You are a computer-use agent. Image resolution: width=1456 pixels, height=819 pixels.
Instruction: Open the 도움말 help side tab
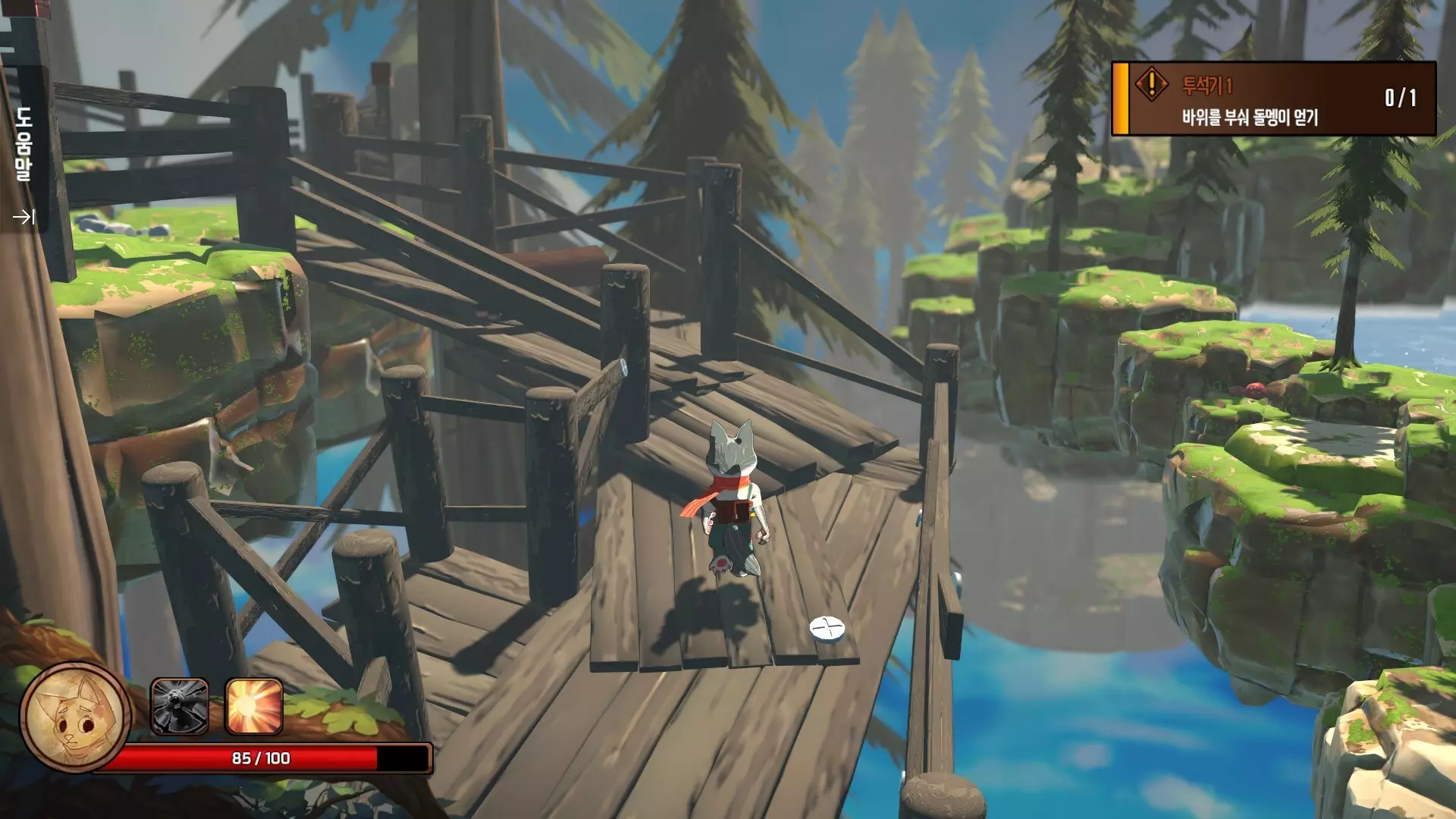pos(24,144)
